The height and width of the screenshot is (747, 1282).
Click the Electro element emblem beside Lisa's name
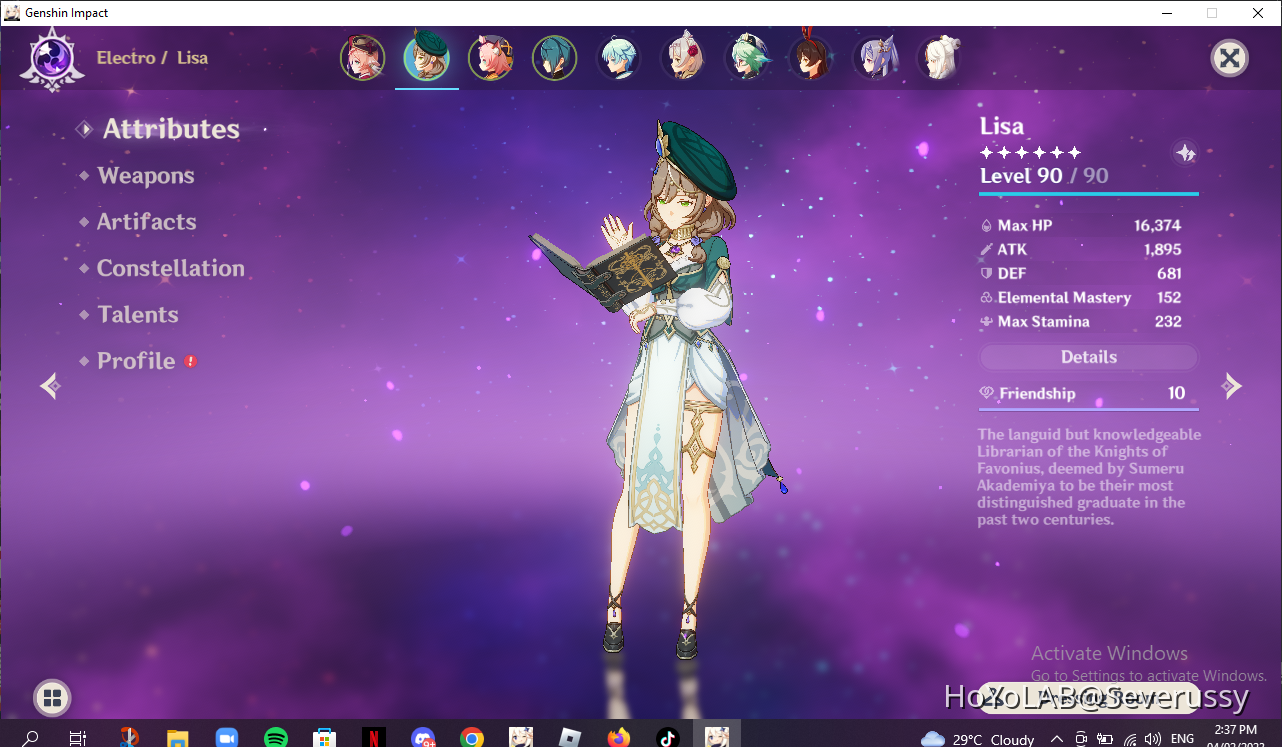(51, 57)
